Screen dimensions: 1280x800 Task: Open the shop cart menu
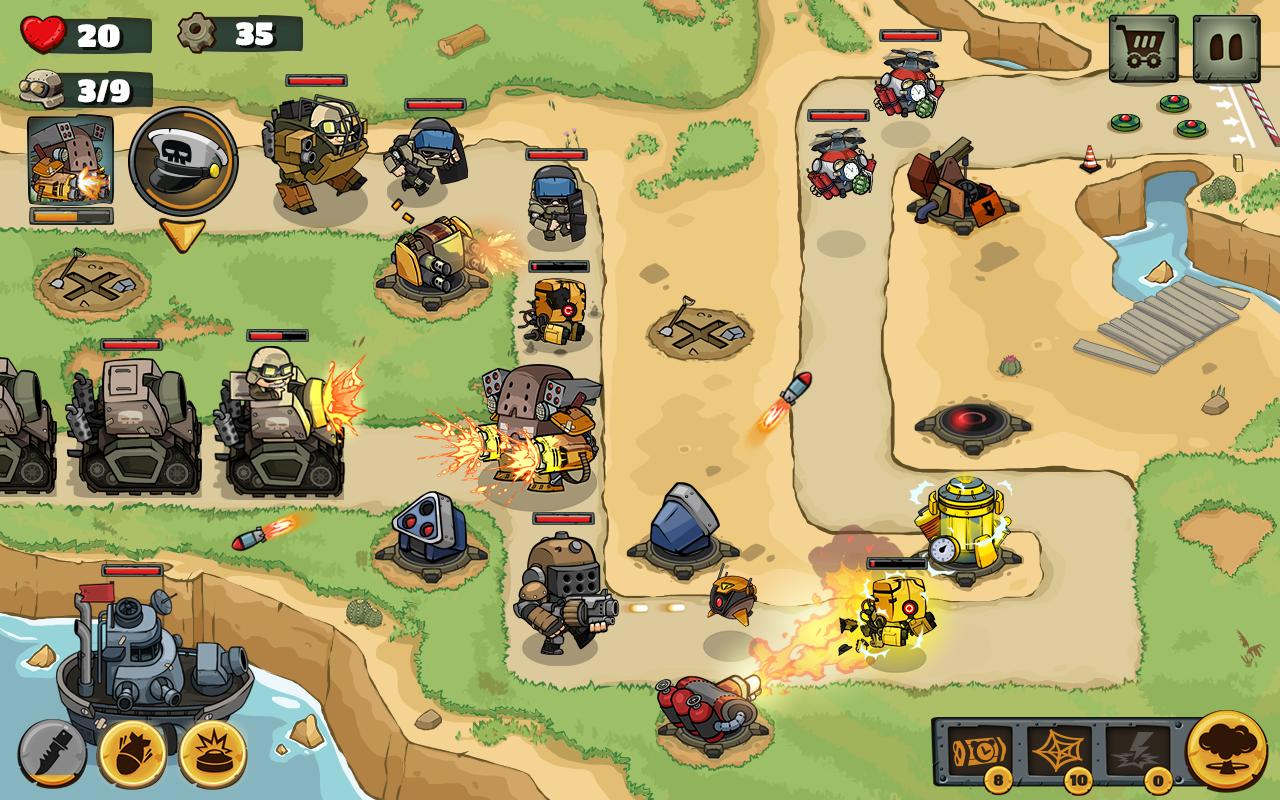[1142, 47]
